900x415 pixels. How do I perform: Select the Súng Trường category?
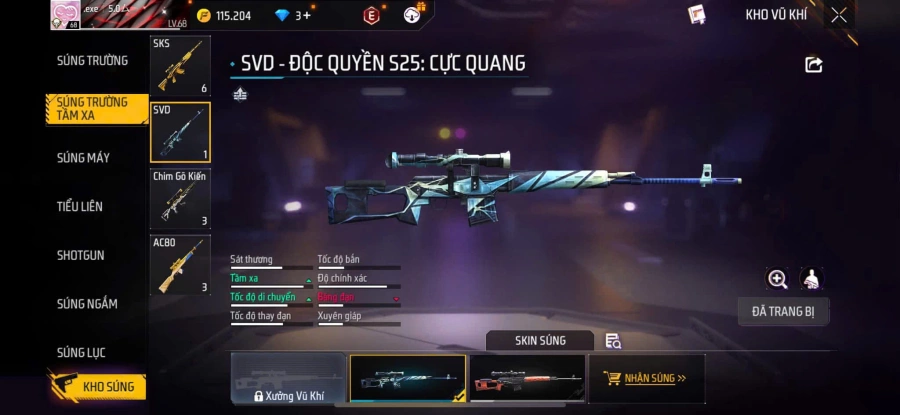(x=92, y=60)
